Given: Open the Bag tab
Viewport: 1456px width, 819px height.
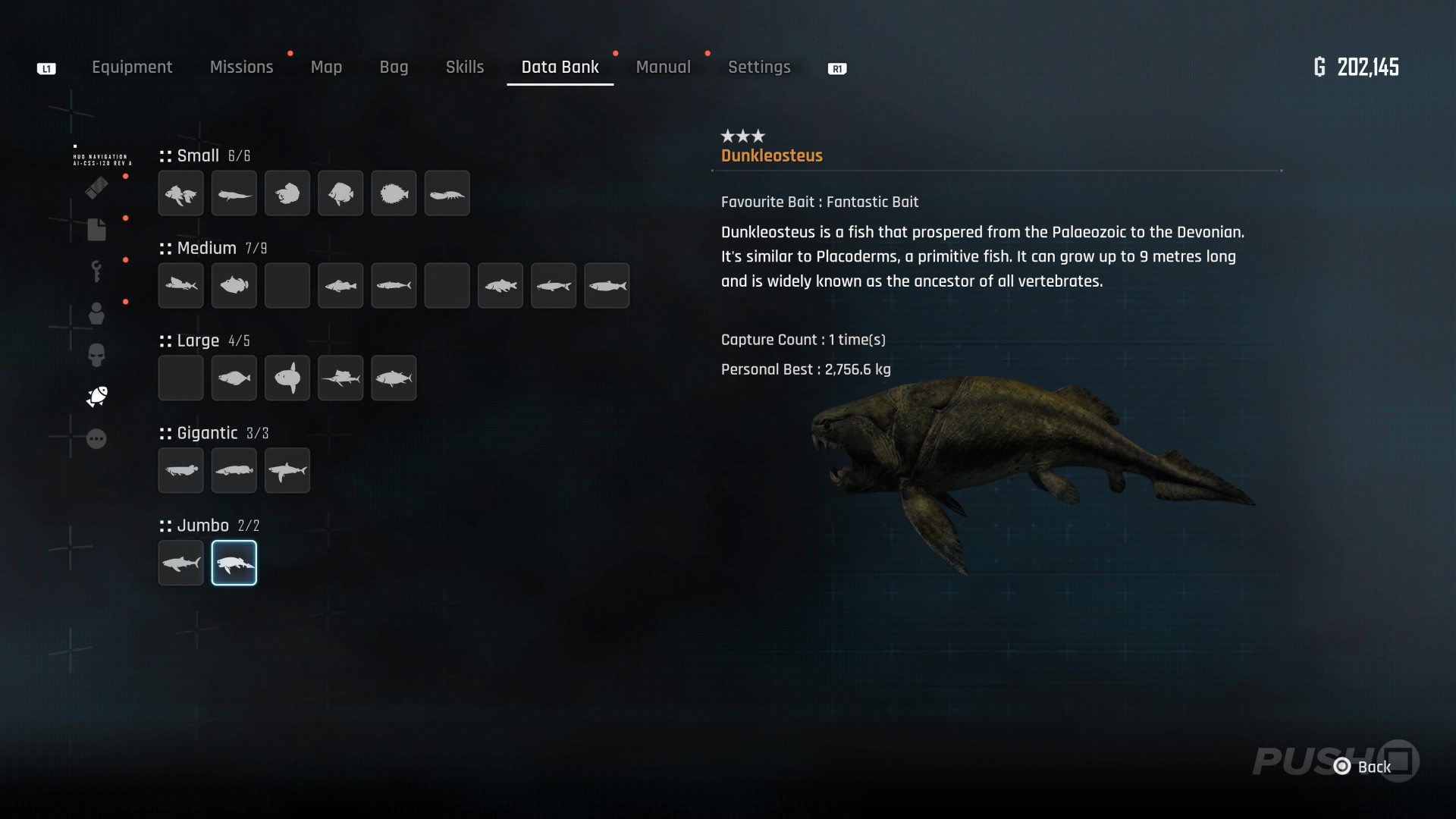Looking at the screenshot, I should tap(394, 67).
